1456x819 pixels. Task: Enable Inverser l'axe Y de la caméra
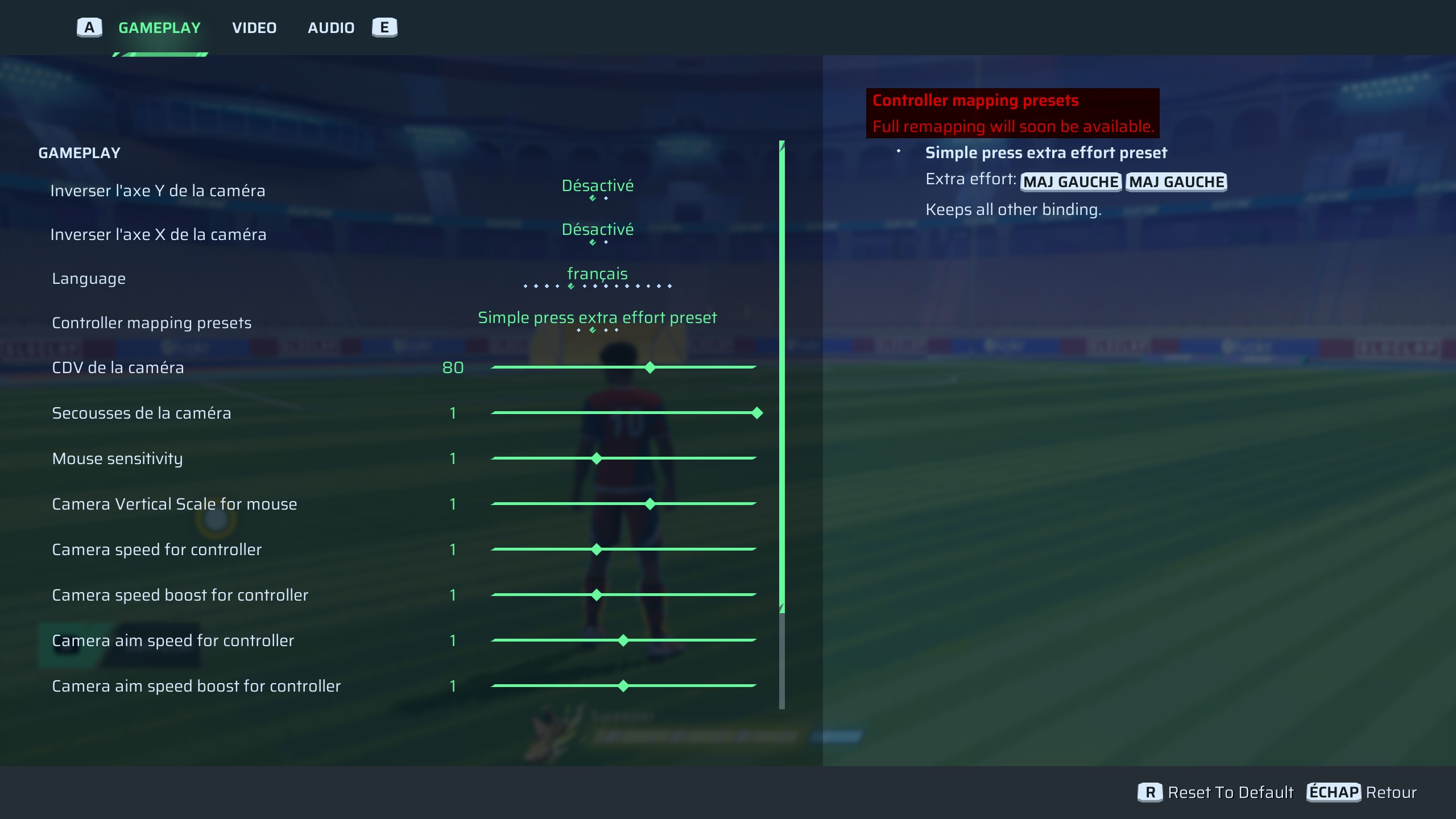click(x=597, y=185)
